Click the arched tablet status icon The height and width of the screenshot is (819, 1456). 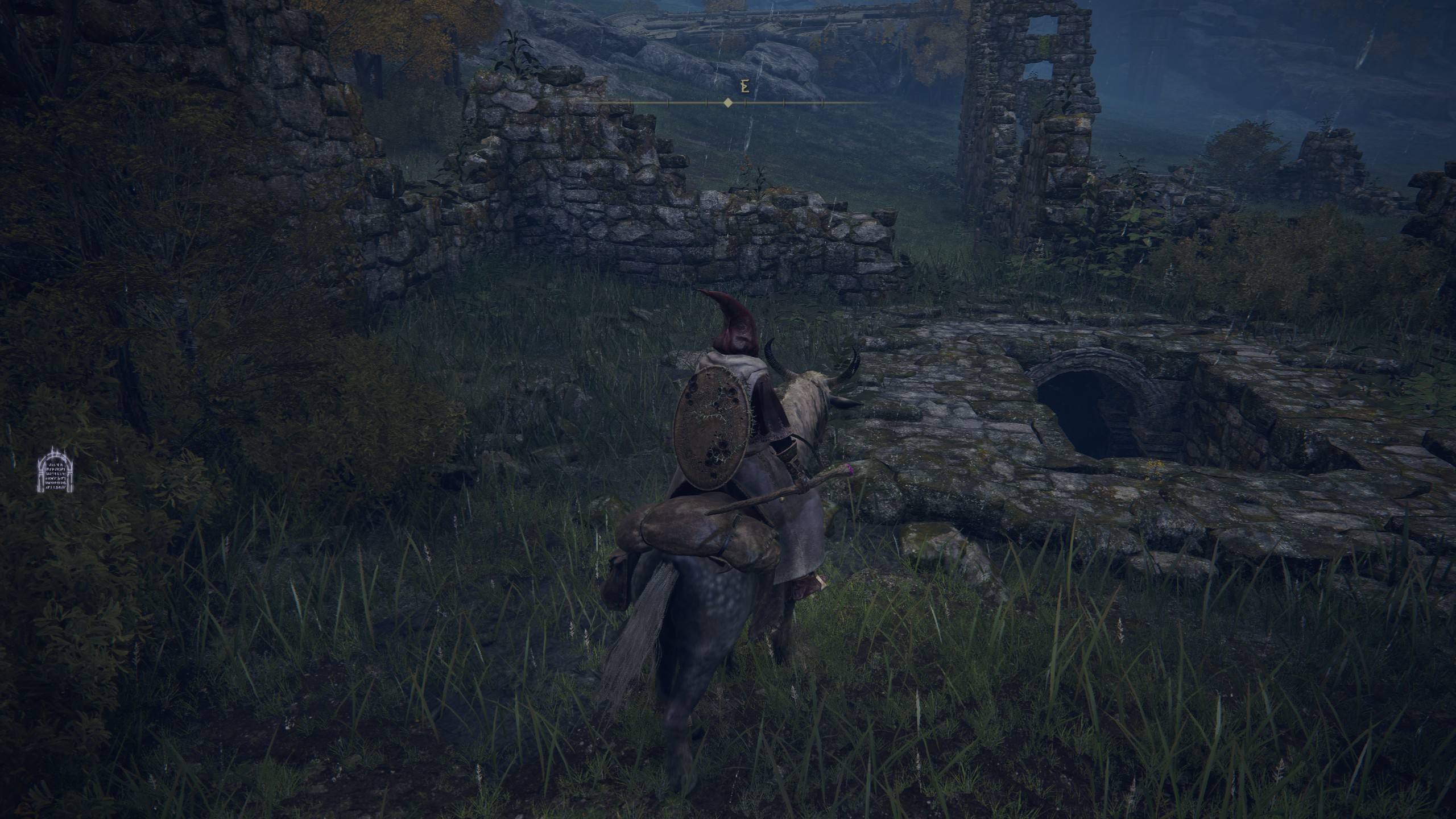click(56, 473)
